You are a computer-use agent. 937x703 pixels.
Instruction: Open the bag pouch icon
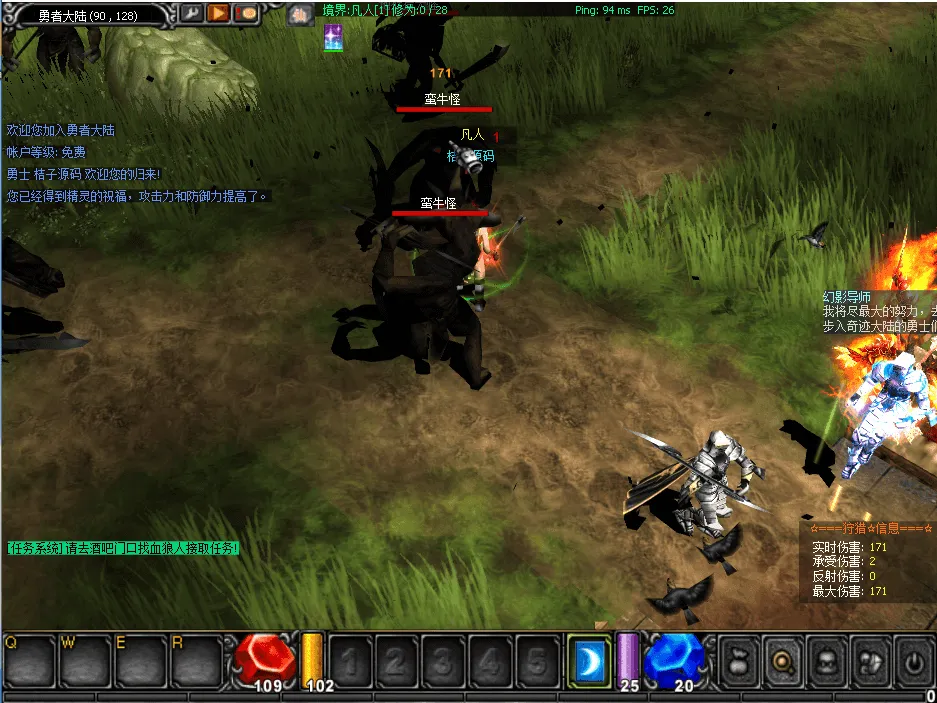click(x=738, y=661)
